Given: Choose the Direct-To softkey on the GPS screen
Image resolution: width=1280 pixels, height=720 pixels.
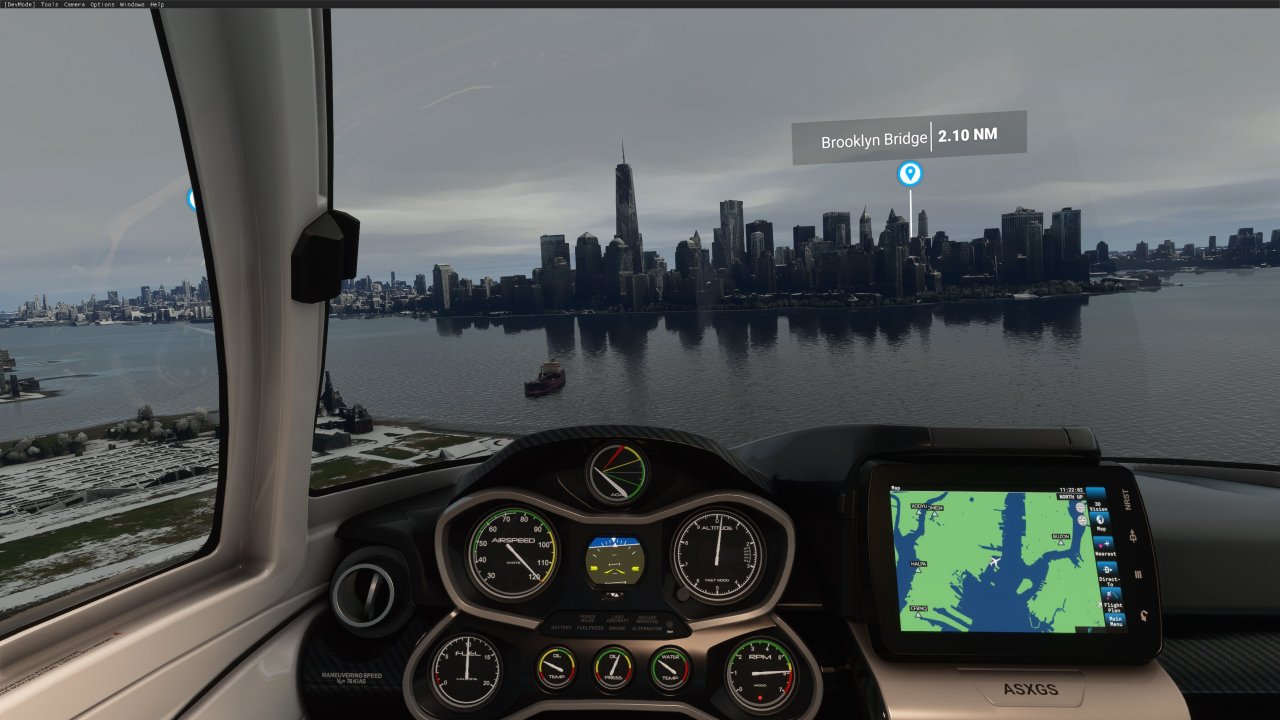Looking at the screenshot, I should pyautogui.click(x=1108, y=572).
